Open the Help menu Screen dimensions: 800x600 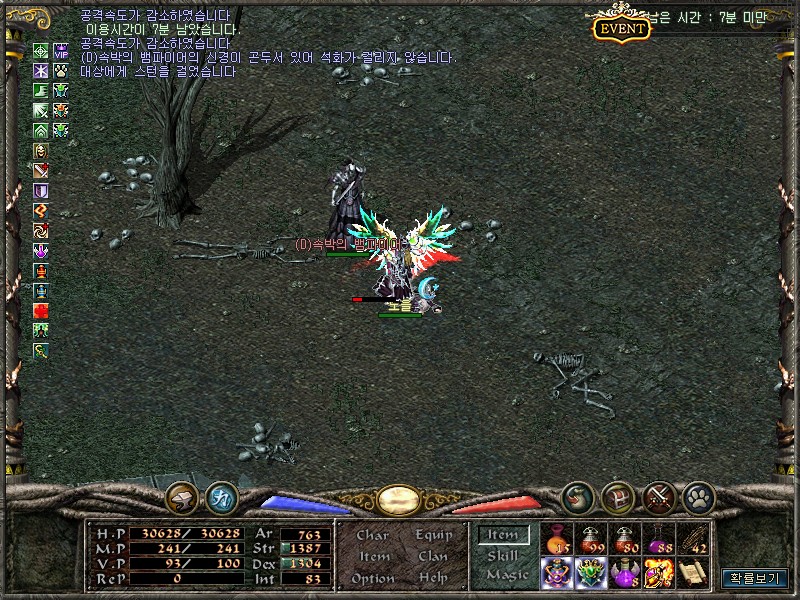(434, 578)
